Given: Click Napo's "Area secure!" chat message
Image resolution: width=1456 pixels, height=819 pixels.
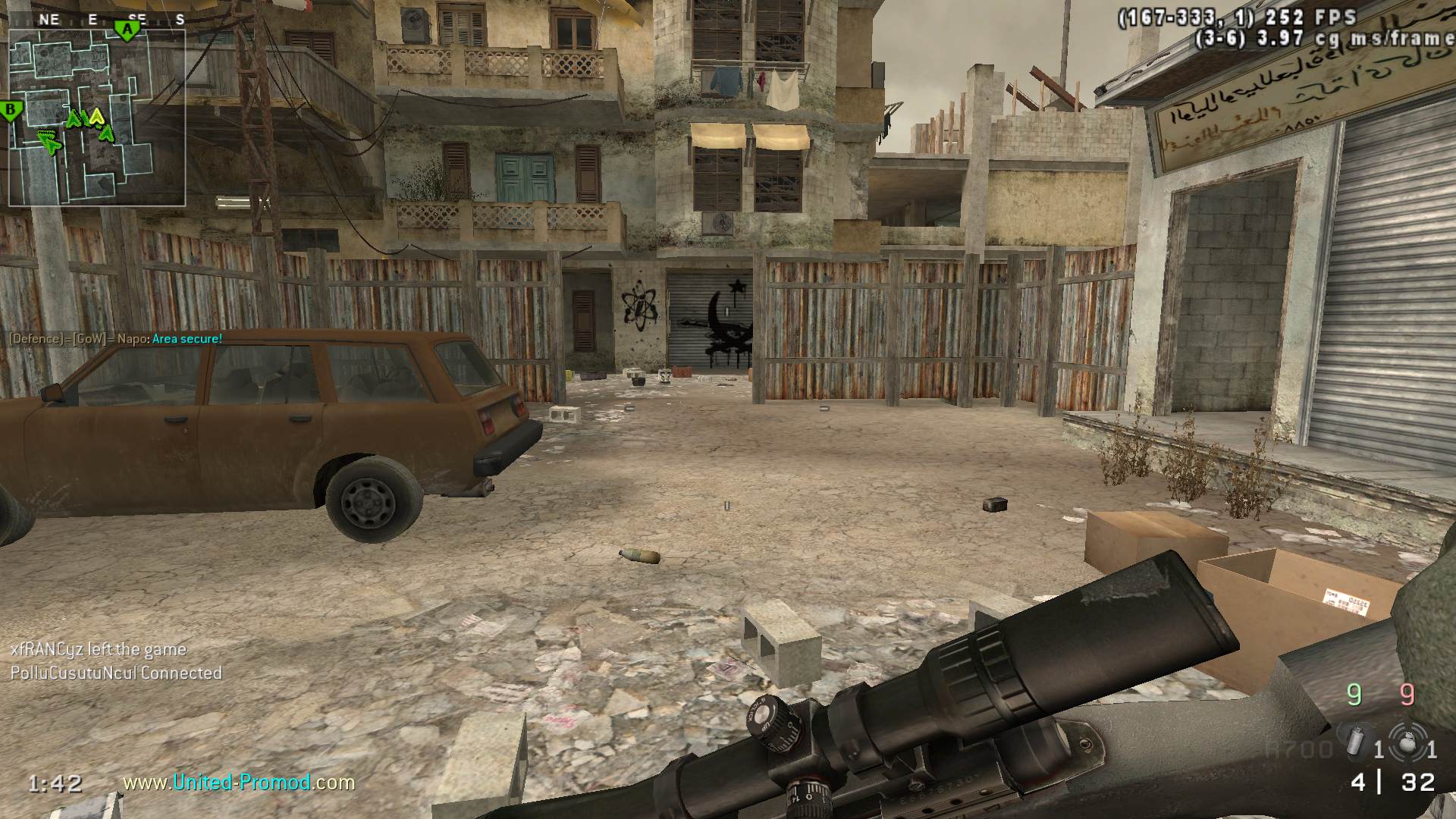Looking at the screenshot, I should click(115, 338).
